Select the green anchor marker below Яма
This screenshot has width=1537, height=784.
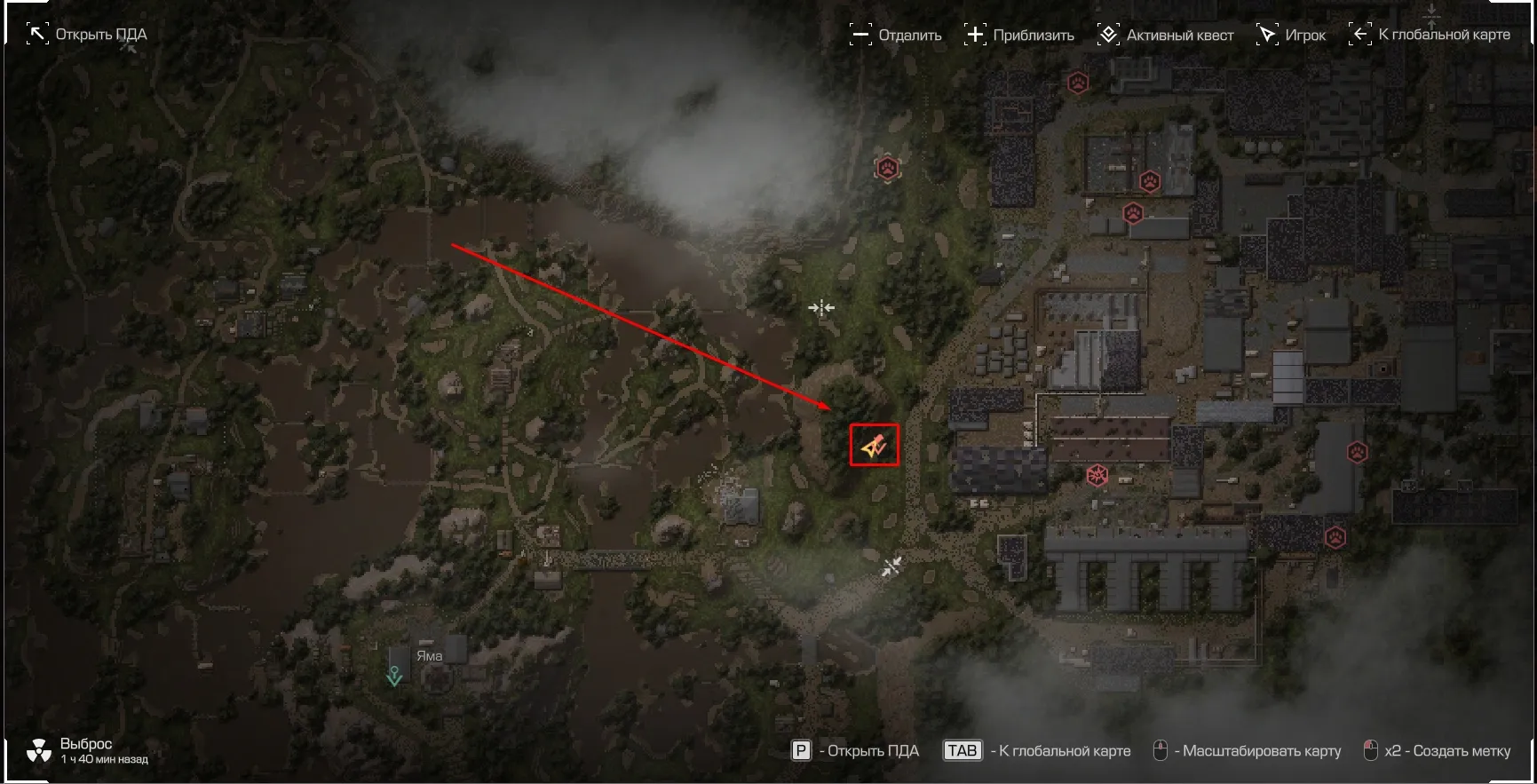point(394,677)
